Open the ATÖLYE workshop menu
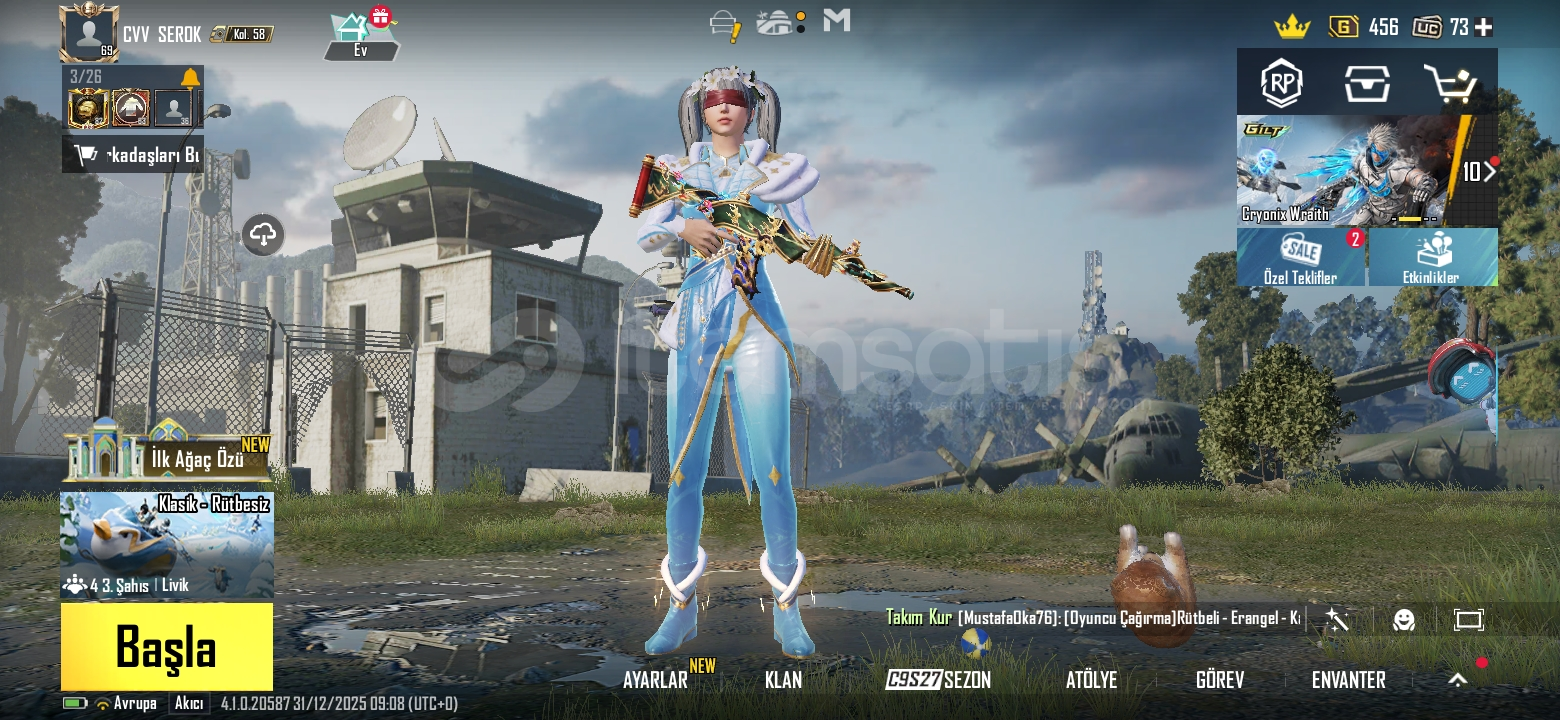The width and height of the screenshot is (1560, 720). (x=1091, y=680)
